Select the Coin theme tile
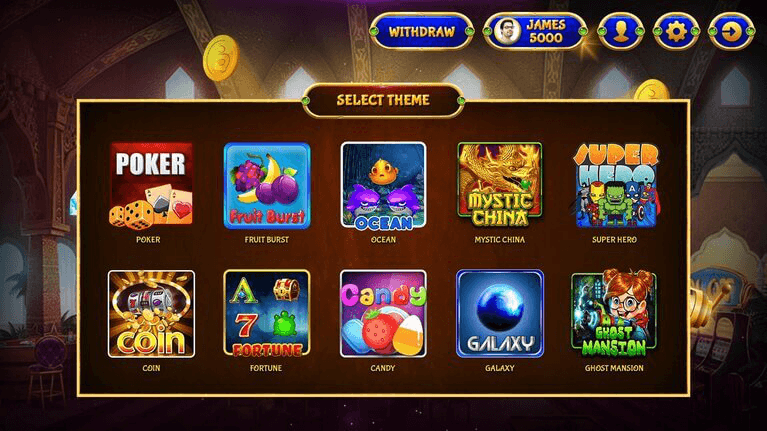 point(151,313)
